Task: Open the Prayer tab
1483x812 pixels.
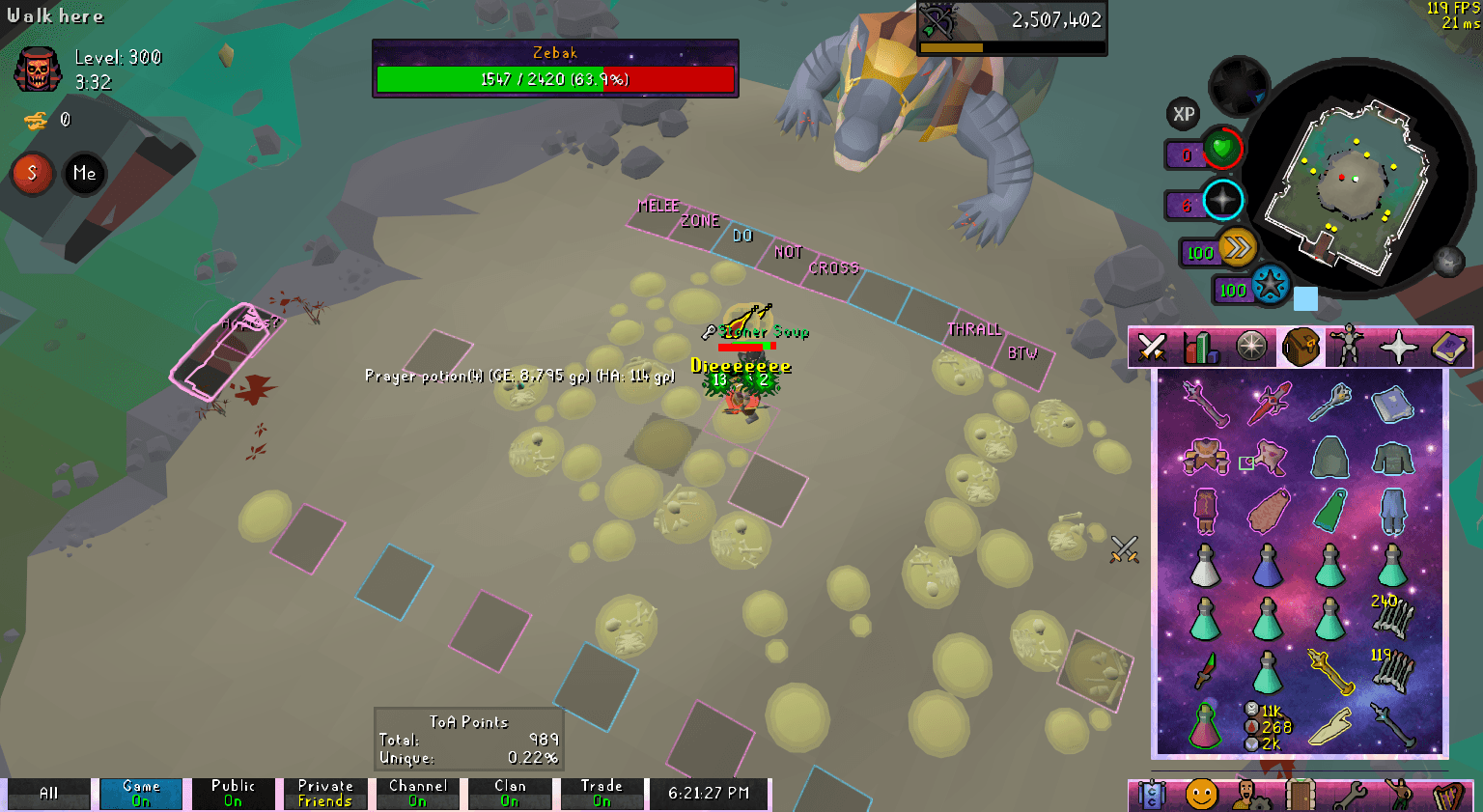Action: 1398,347
